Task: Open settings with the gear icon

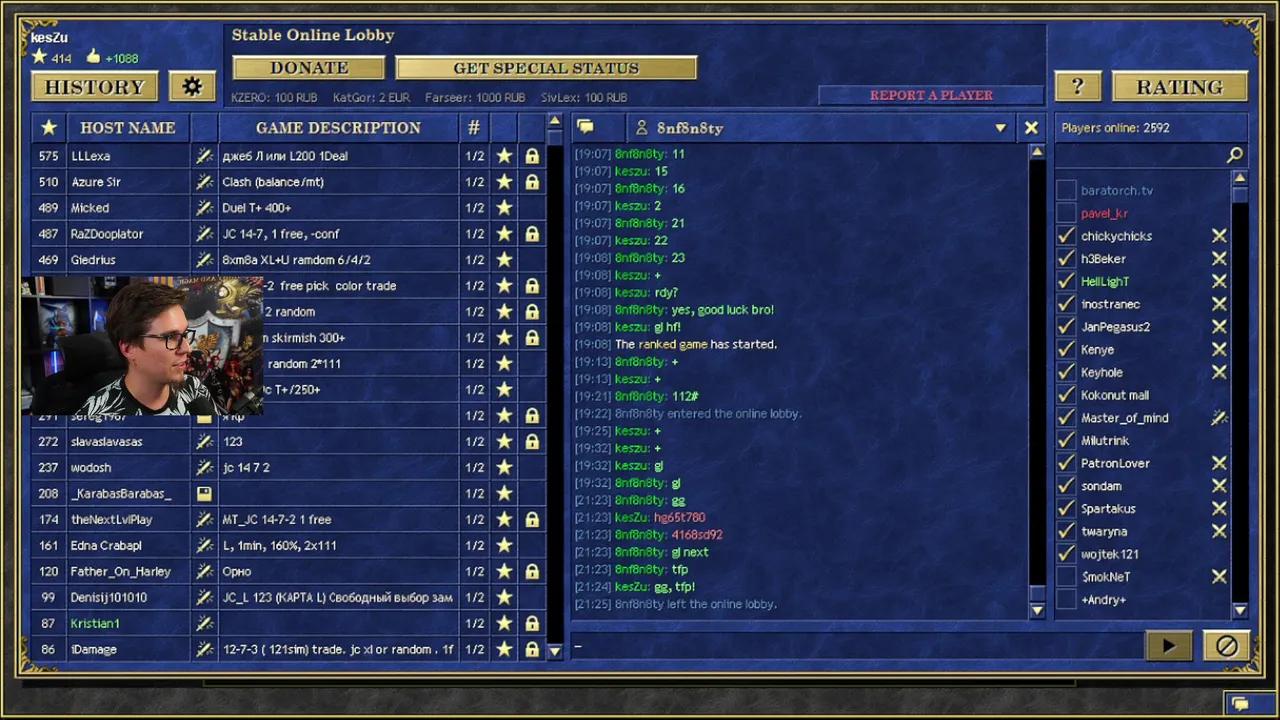Action: click(x=192, y=87)
